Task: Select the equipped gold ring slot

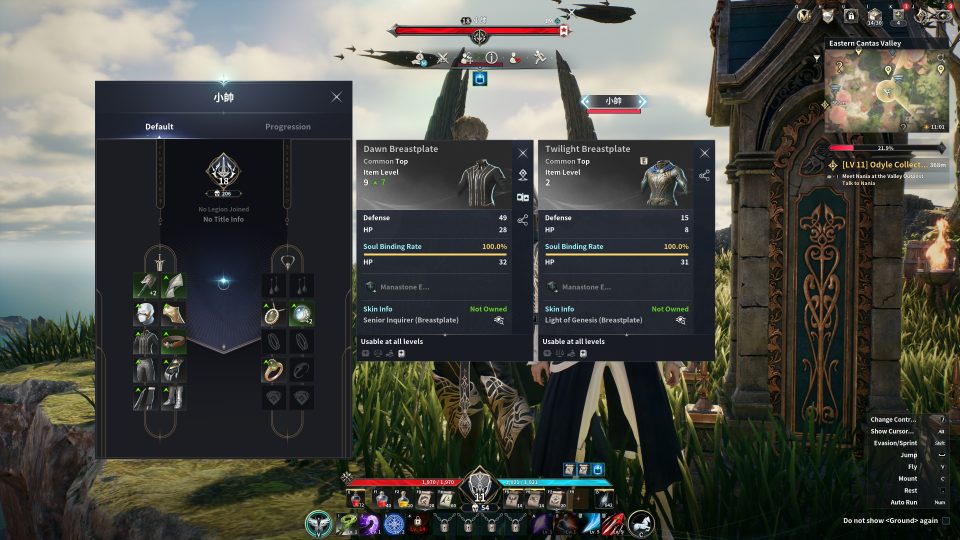Action: pos(273,370)
